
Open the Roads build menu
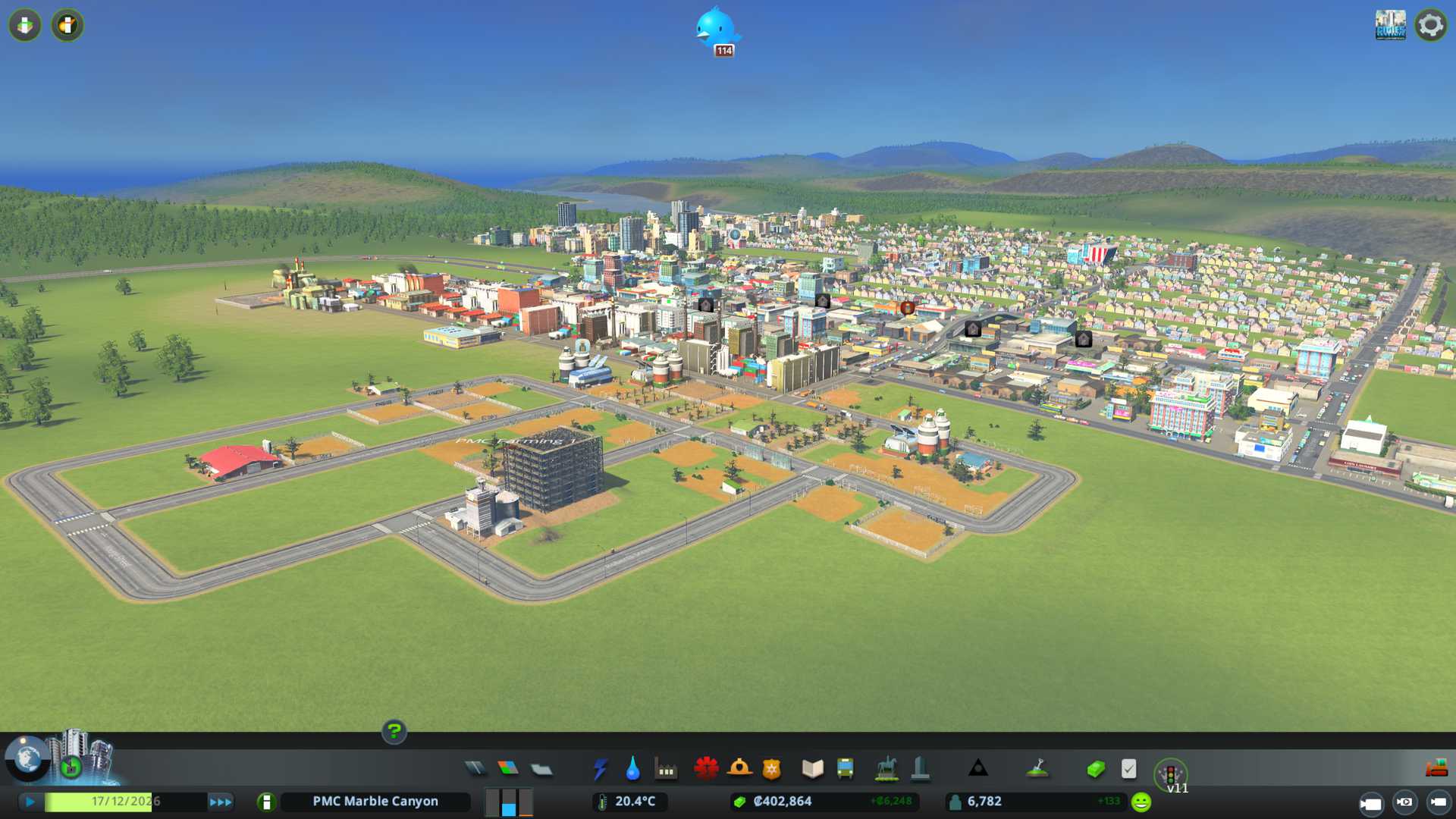[475, 769]
